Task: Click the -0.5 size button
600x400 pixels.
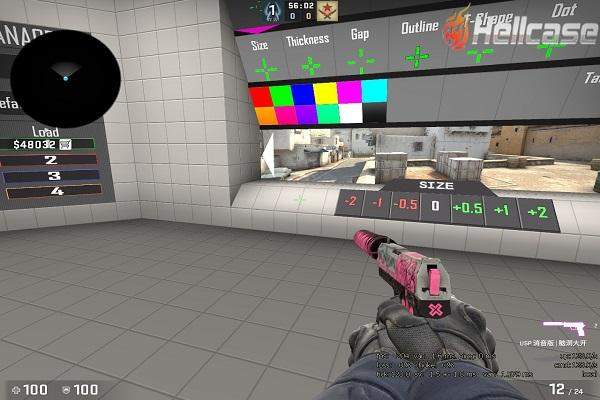Action: click(x=405, y=206)
